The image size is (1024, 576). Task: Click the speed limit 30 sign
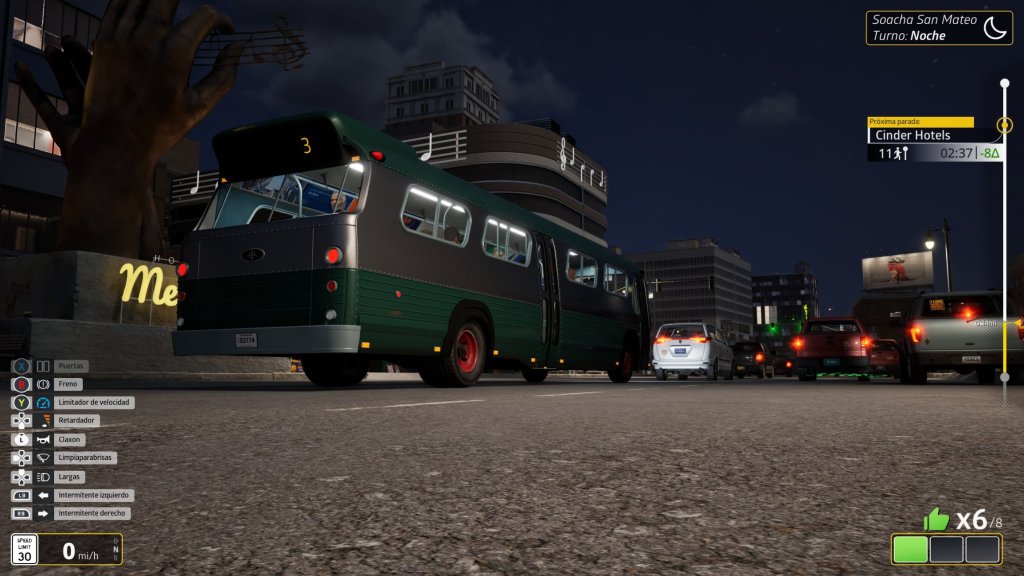(25, 549)
